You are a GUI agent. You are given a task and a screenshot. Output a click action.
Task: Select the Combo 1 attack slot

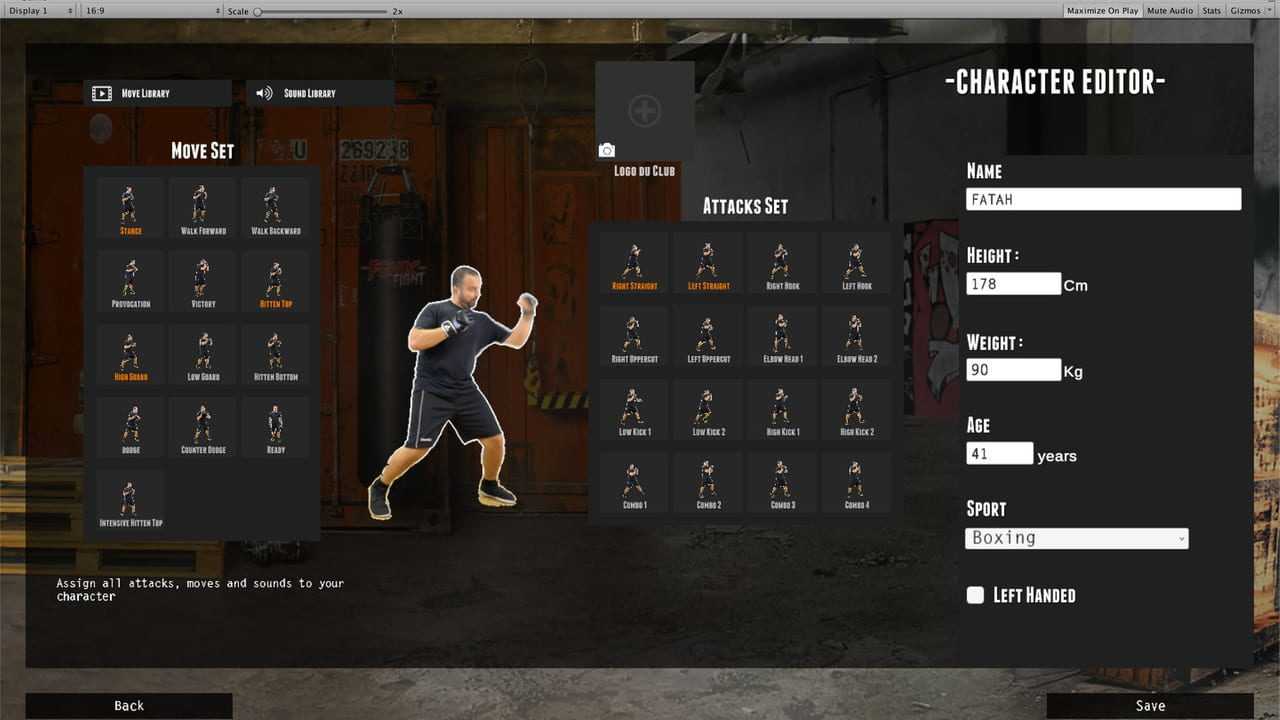pyautogui.click(x=634, y=484)
